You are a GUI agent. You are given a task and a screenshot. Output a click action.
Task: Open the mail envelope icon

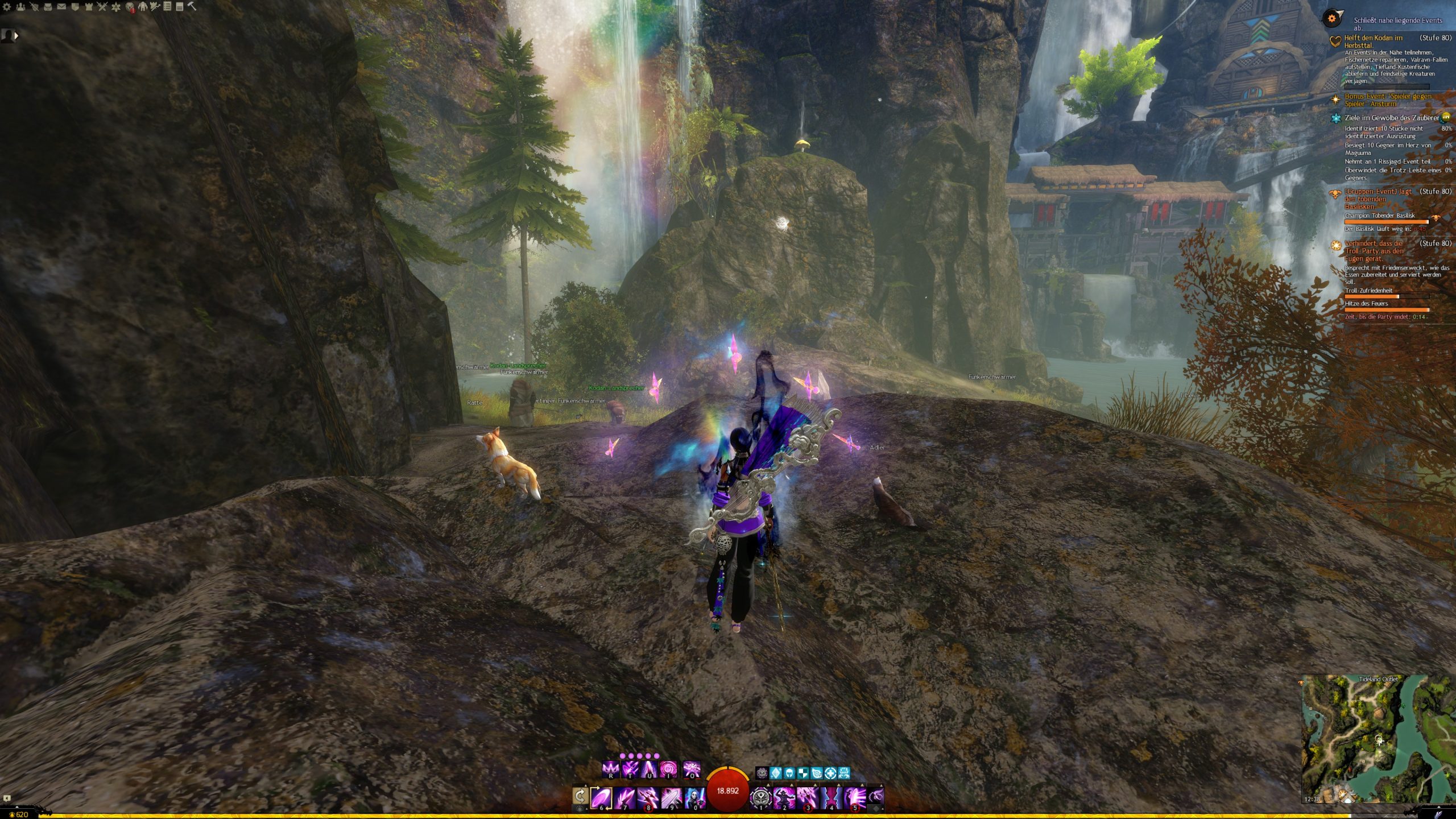pyautogui.click(x=61, y=7)
